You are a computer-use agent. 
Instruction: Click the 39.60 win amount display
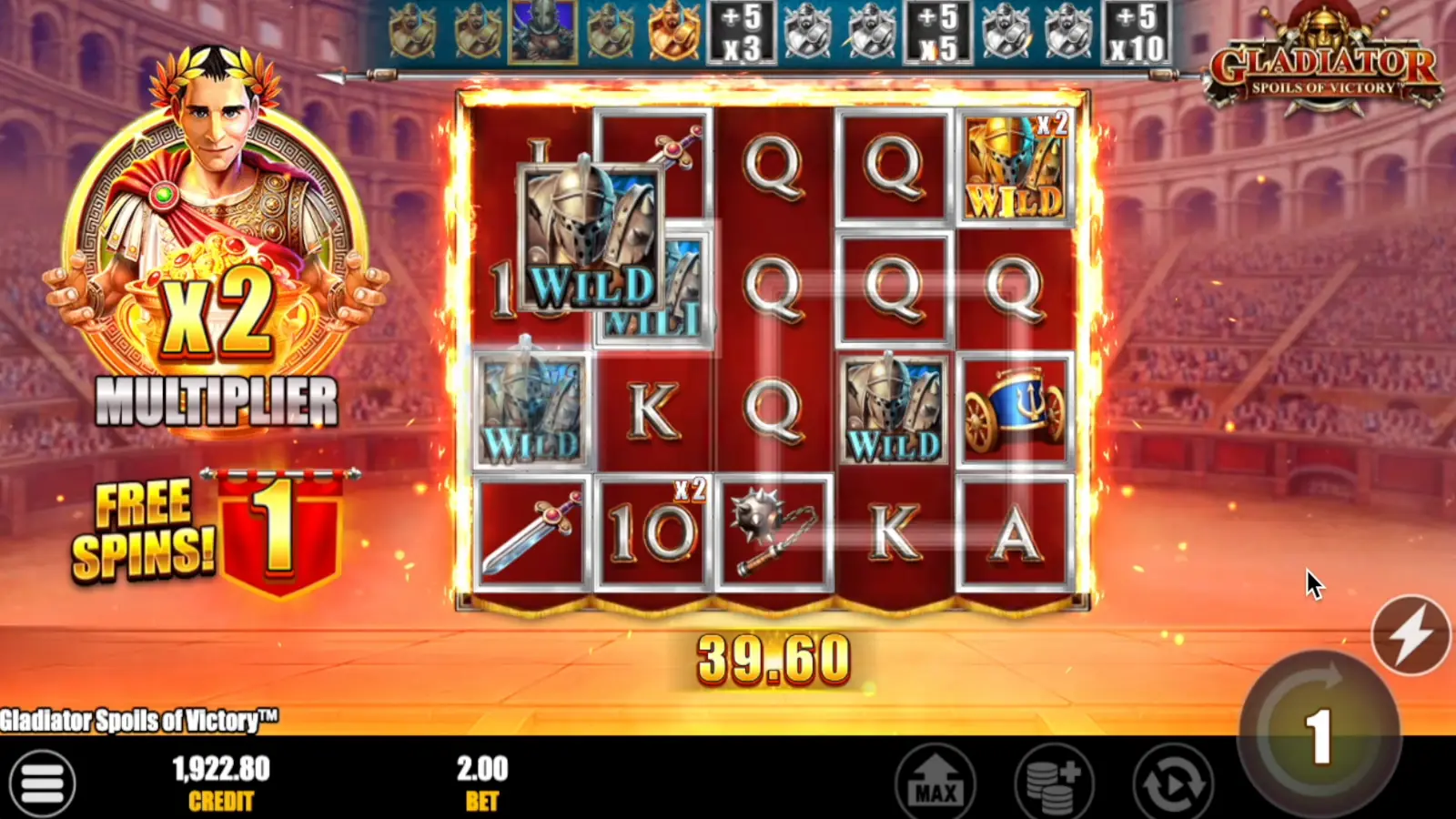(775, 655)
